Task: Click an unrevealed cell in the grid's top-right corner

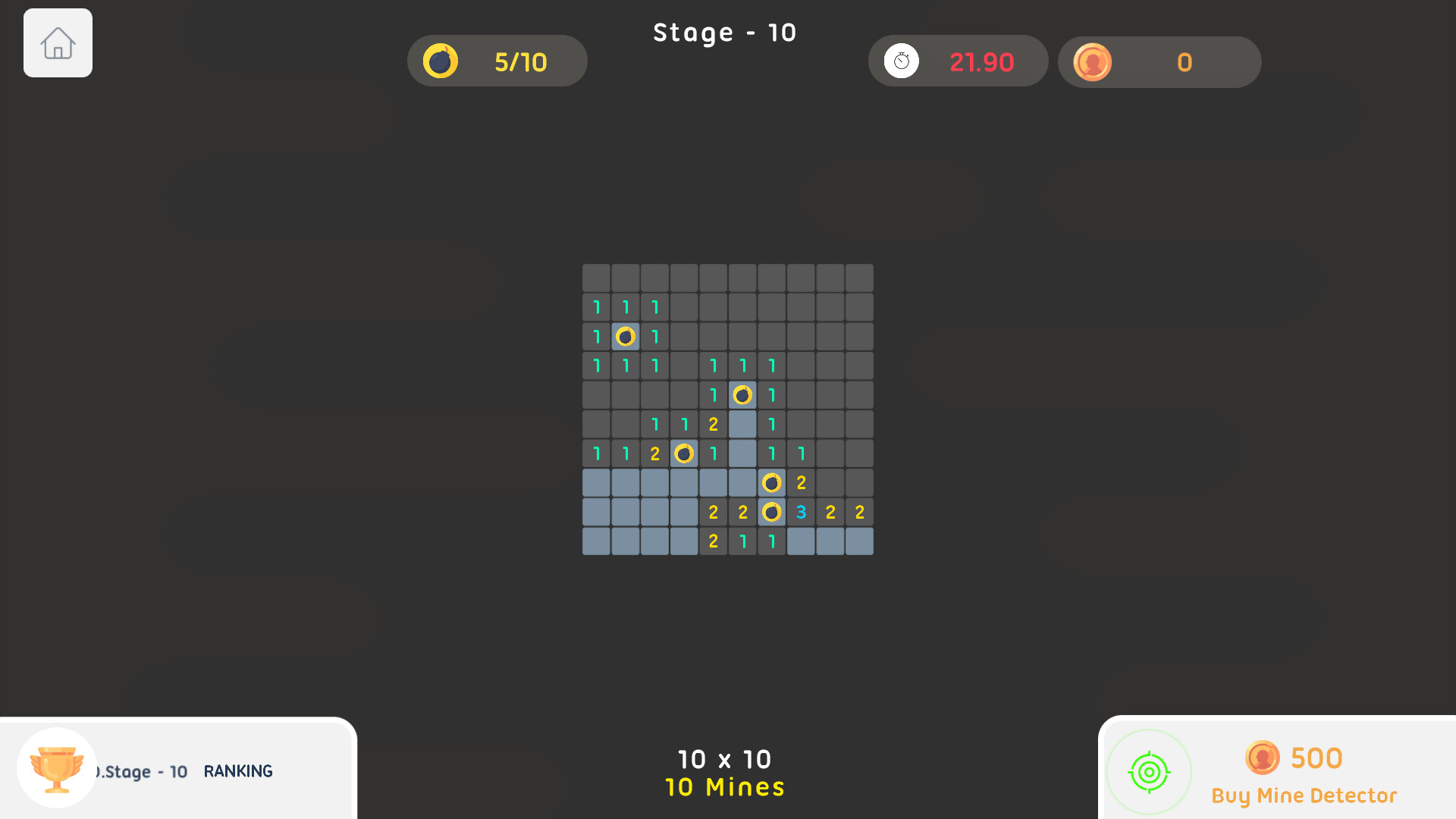Action: coord(859,278)
